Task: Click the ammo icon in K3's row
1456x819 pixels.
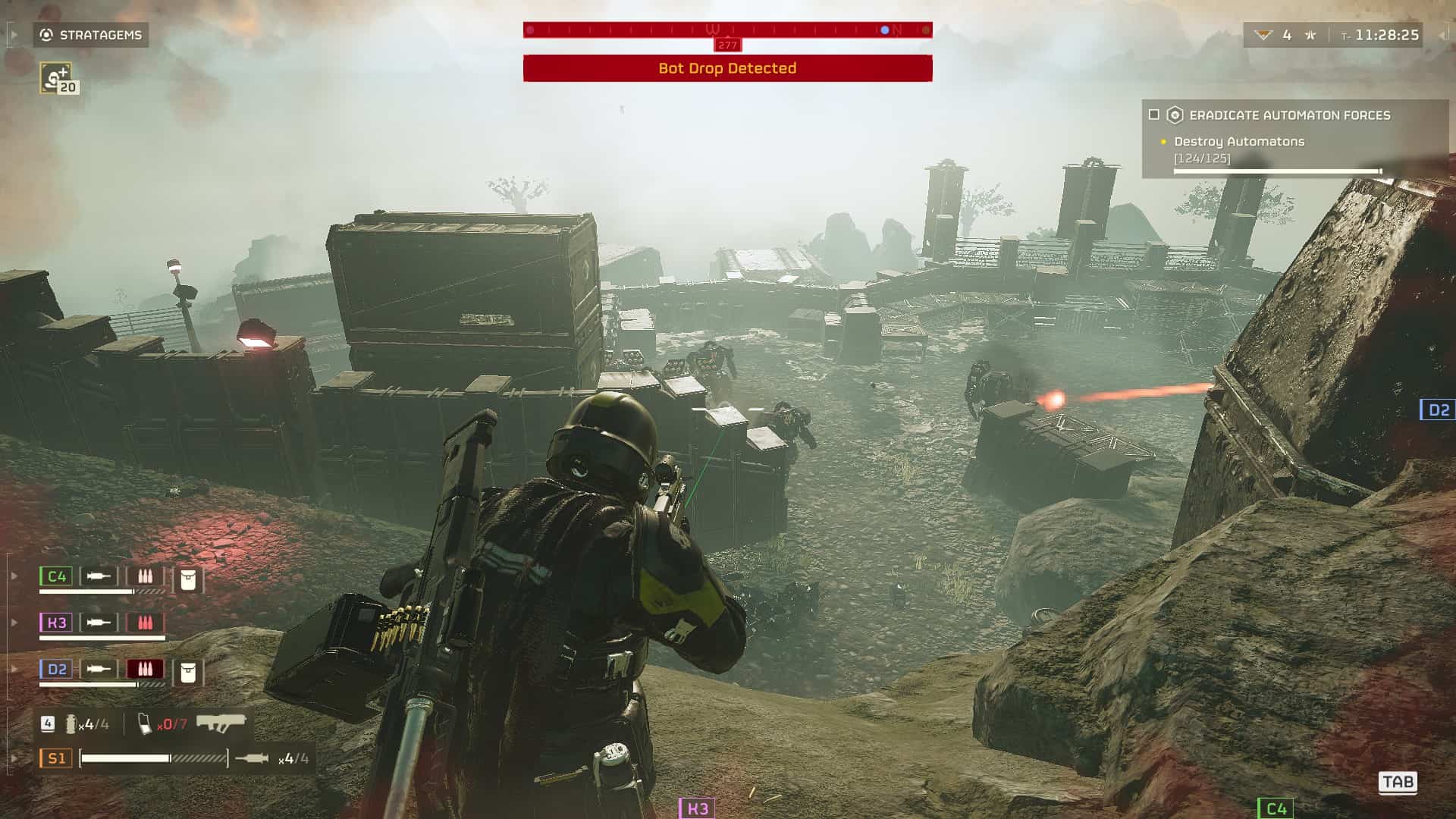Action: 145,623
